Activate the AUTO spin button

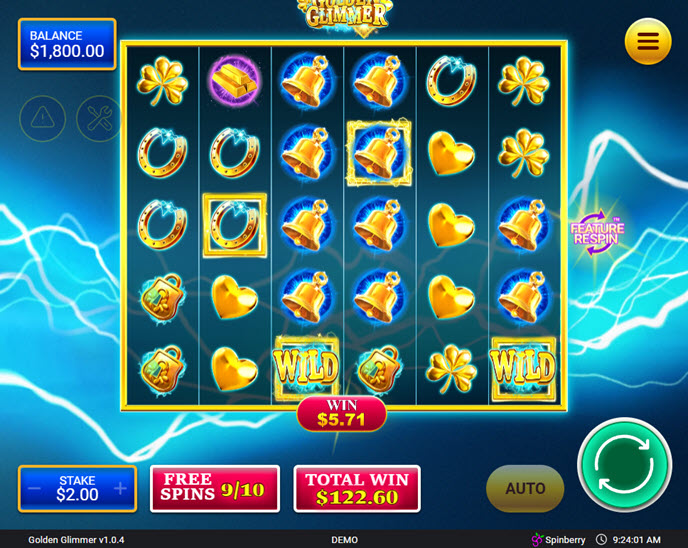525,488
